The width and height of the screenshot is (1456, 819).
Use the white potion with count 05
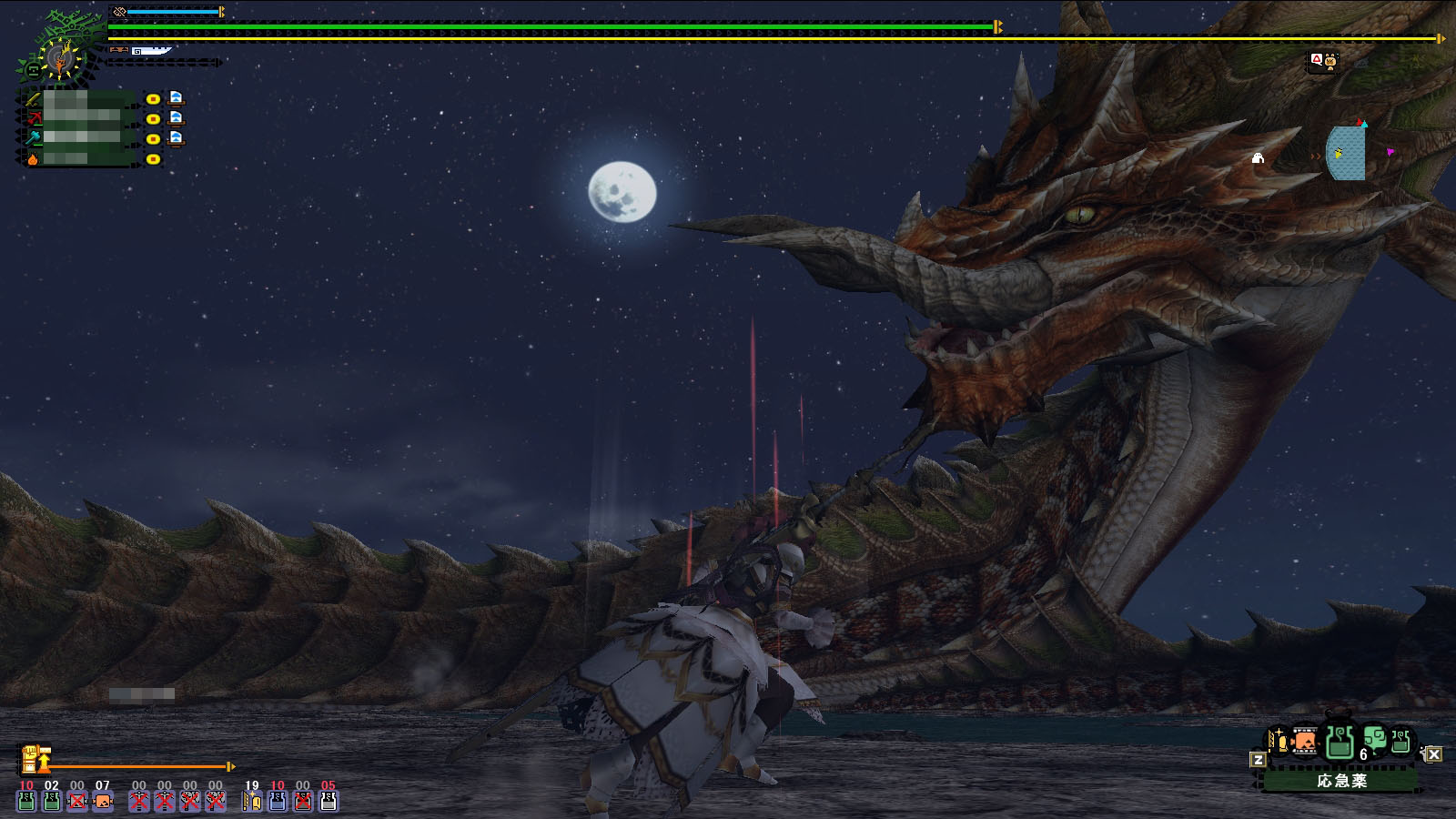[x=329, y=801]
